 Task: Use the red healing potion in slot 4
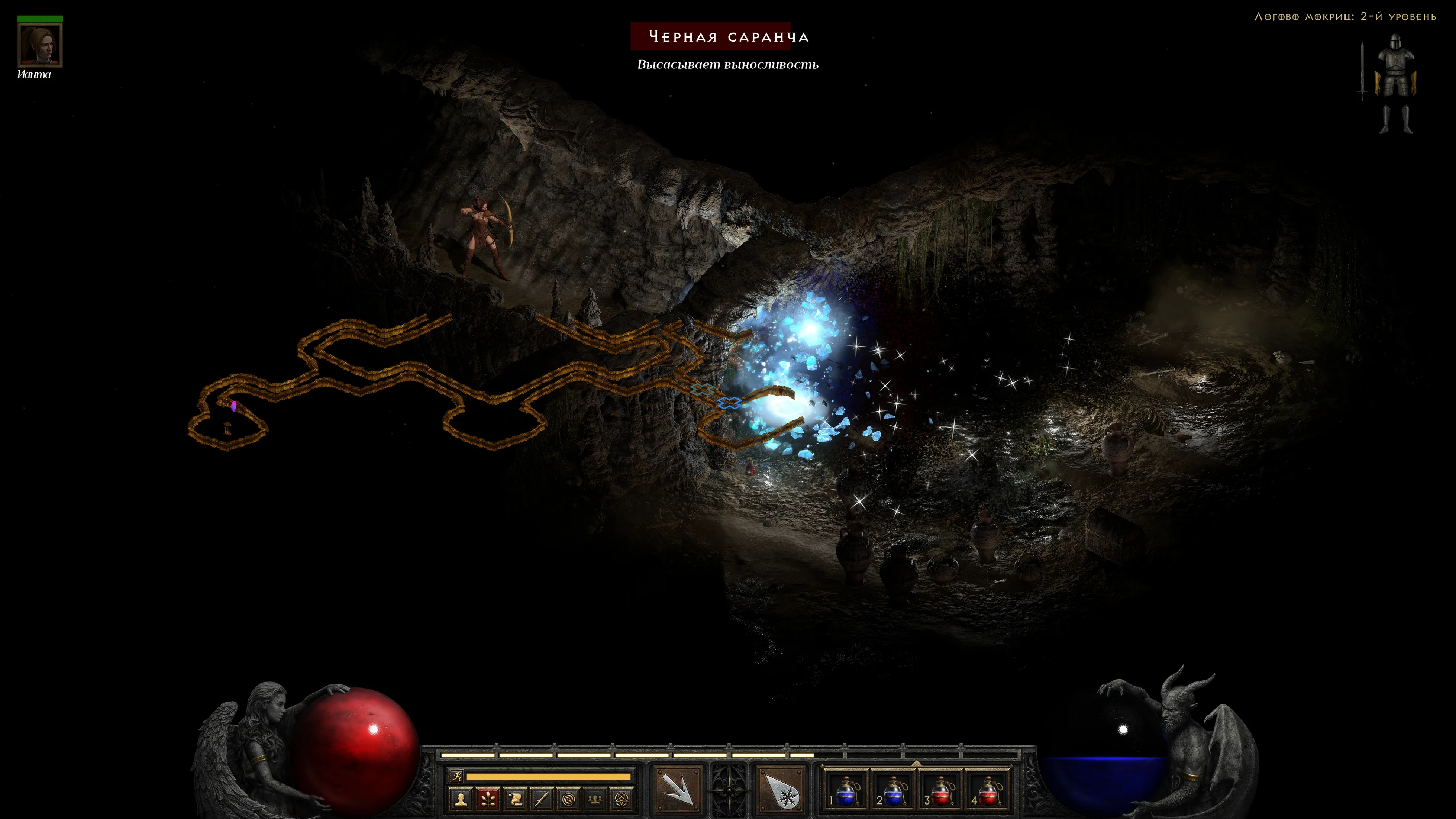point(987,790)
